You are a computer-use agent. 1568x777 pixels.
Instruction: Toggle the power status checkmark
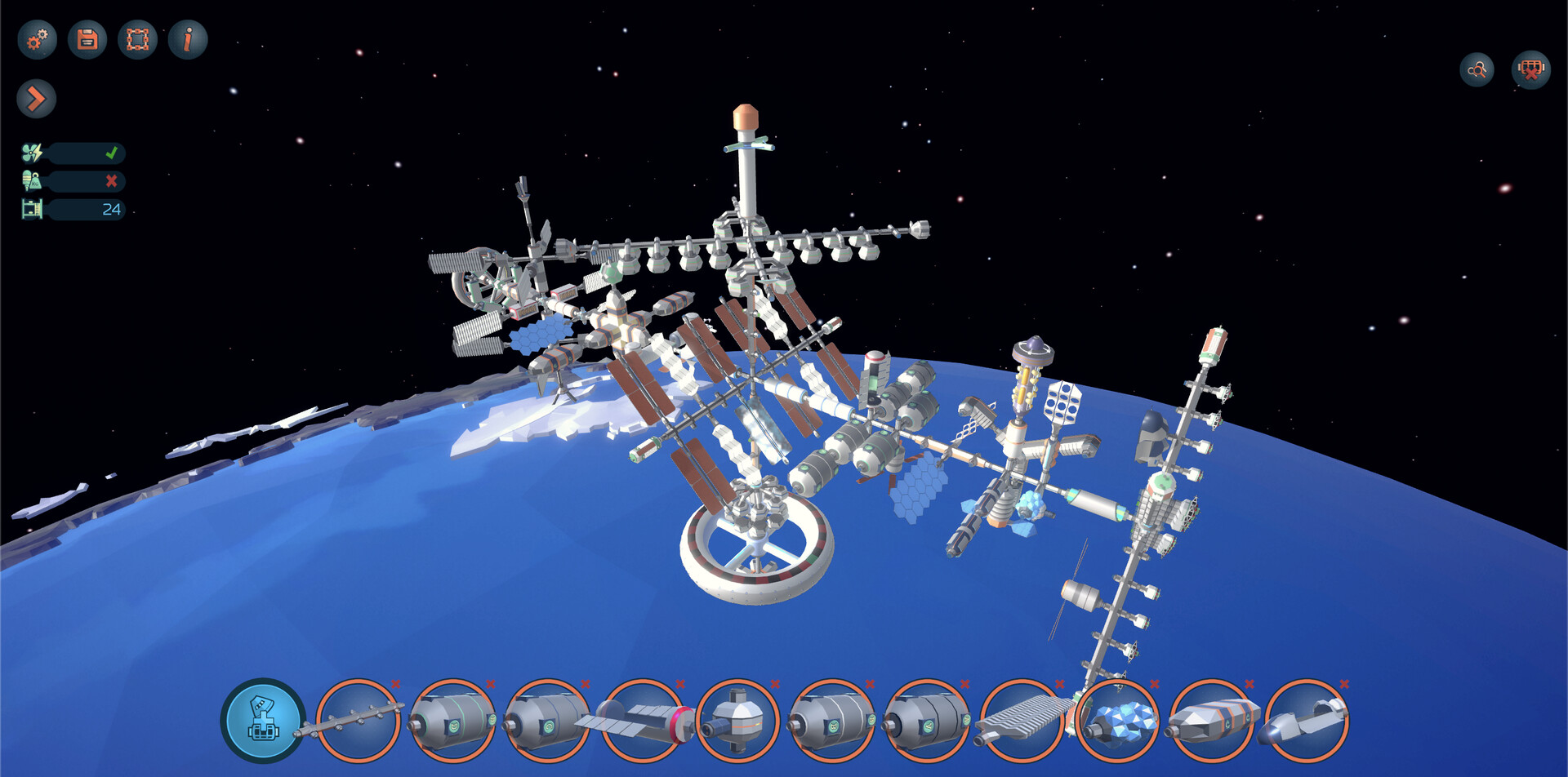coord(113,151)
